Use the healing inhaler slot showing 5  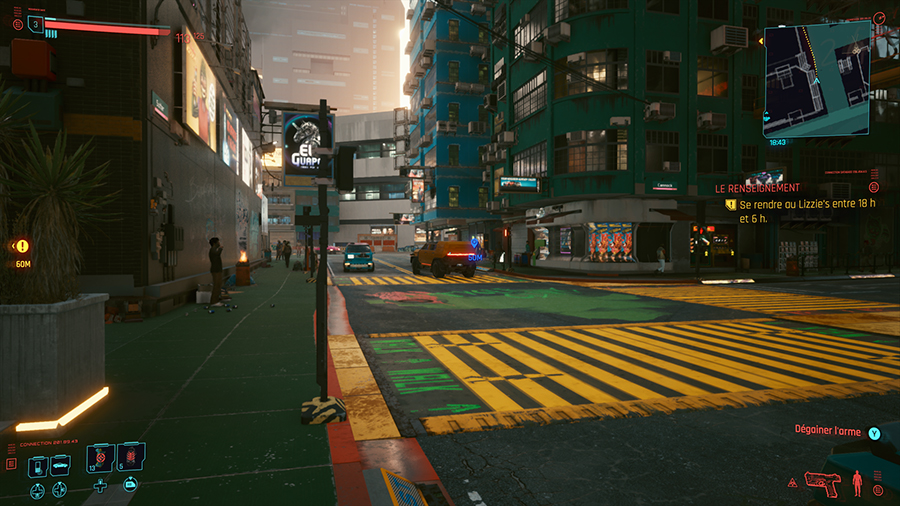point(131,458)
